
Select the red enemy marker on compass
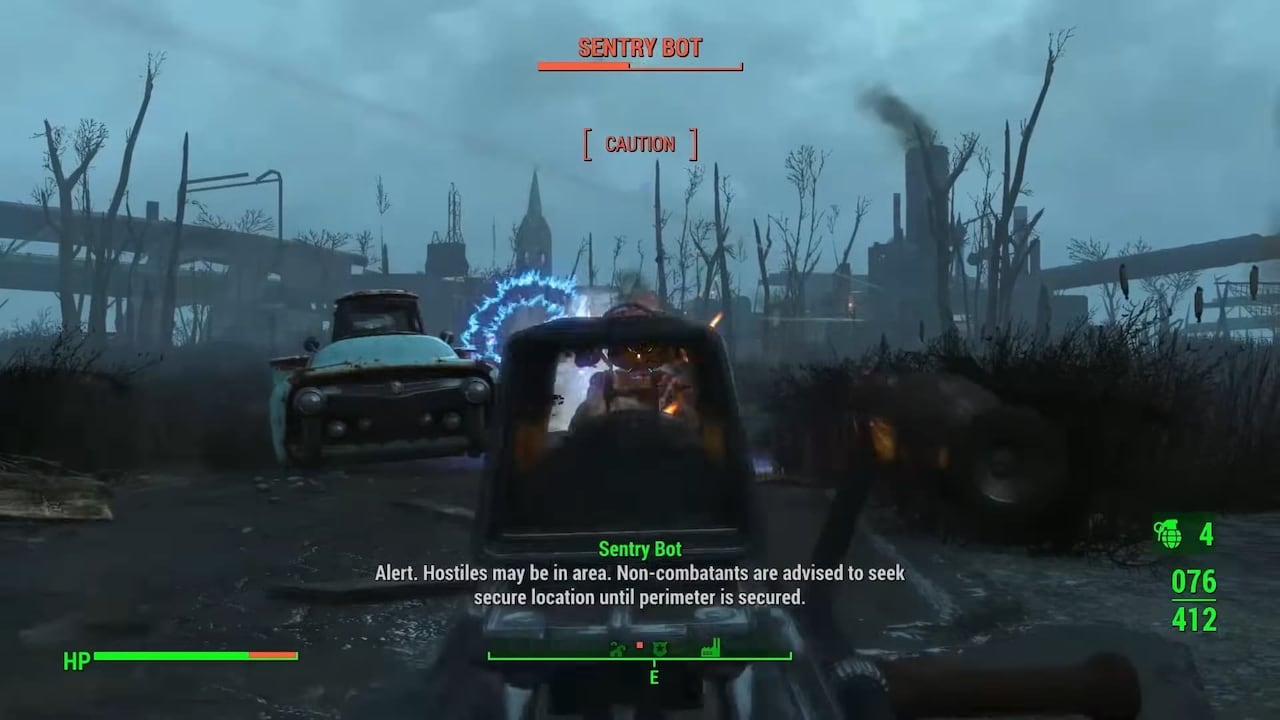(x=640, y=645)
